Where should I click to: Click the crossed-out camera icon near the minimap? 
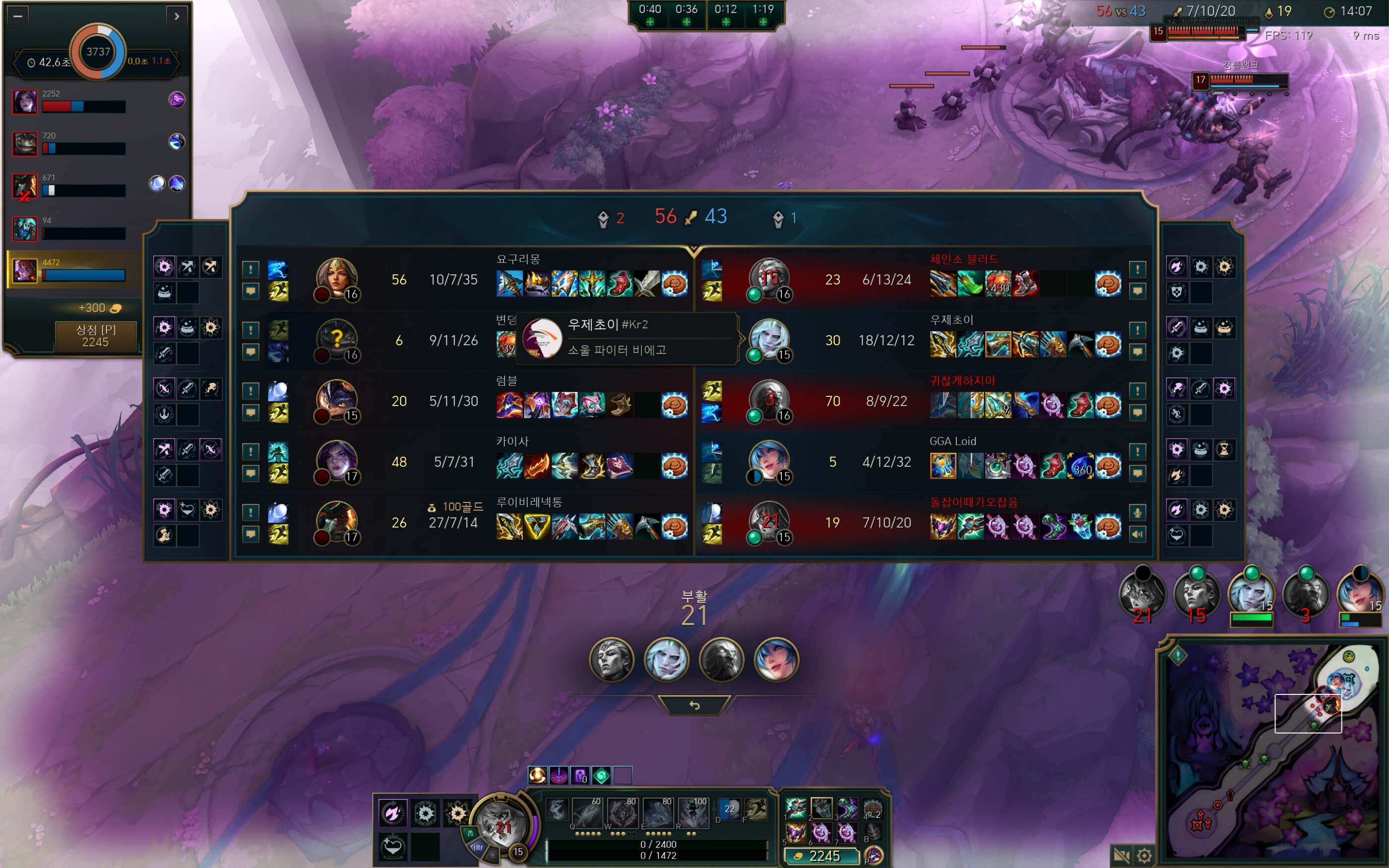[x=1122, y=856]
